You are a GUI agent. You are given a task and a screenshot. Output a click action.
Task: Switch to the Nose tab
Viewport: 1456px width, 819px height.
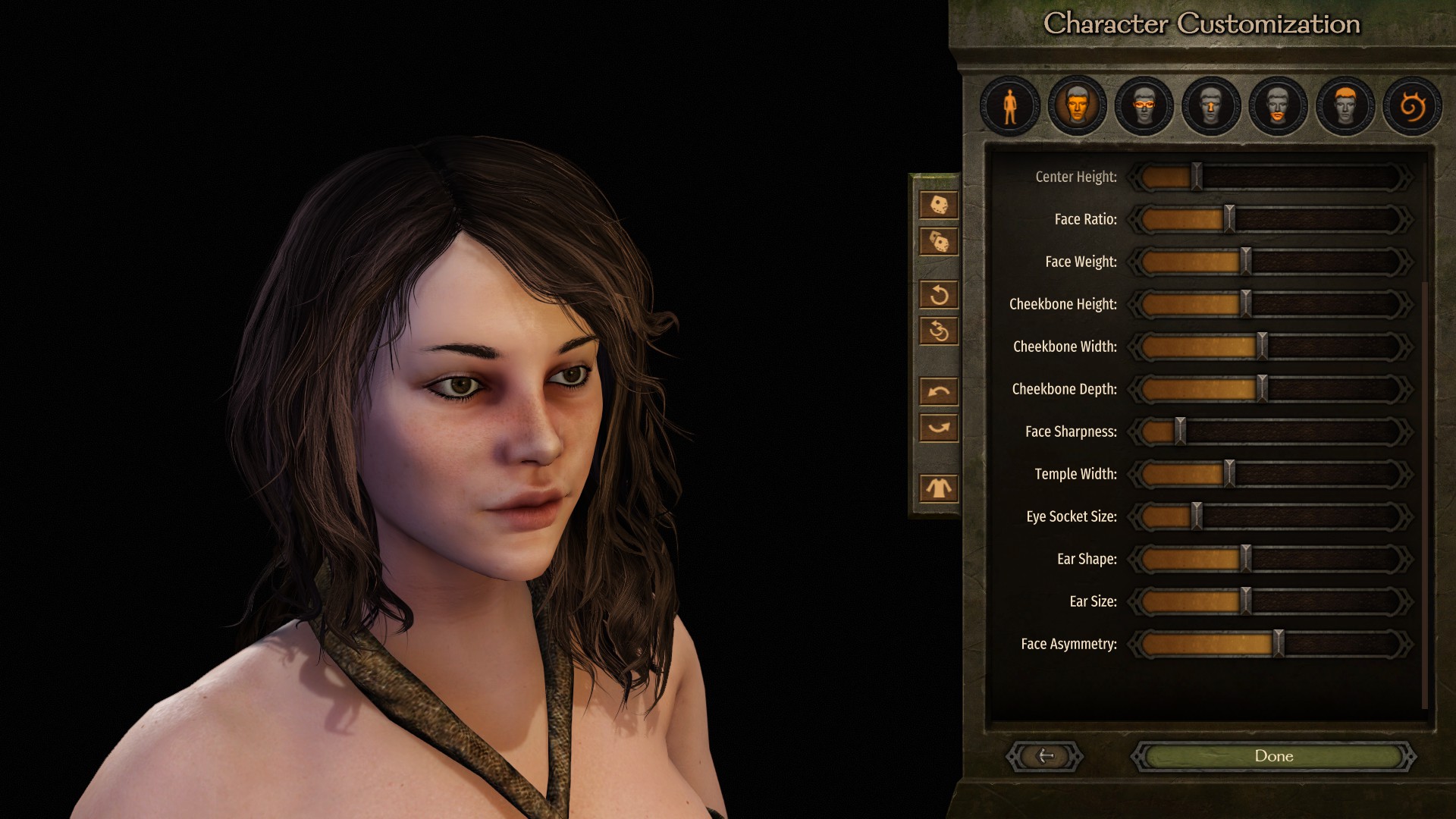click(1211, 106)
